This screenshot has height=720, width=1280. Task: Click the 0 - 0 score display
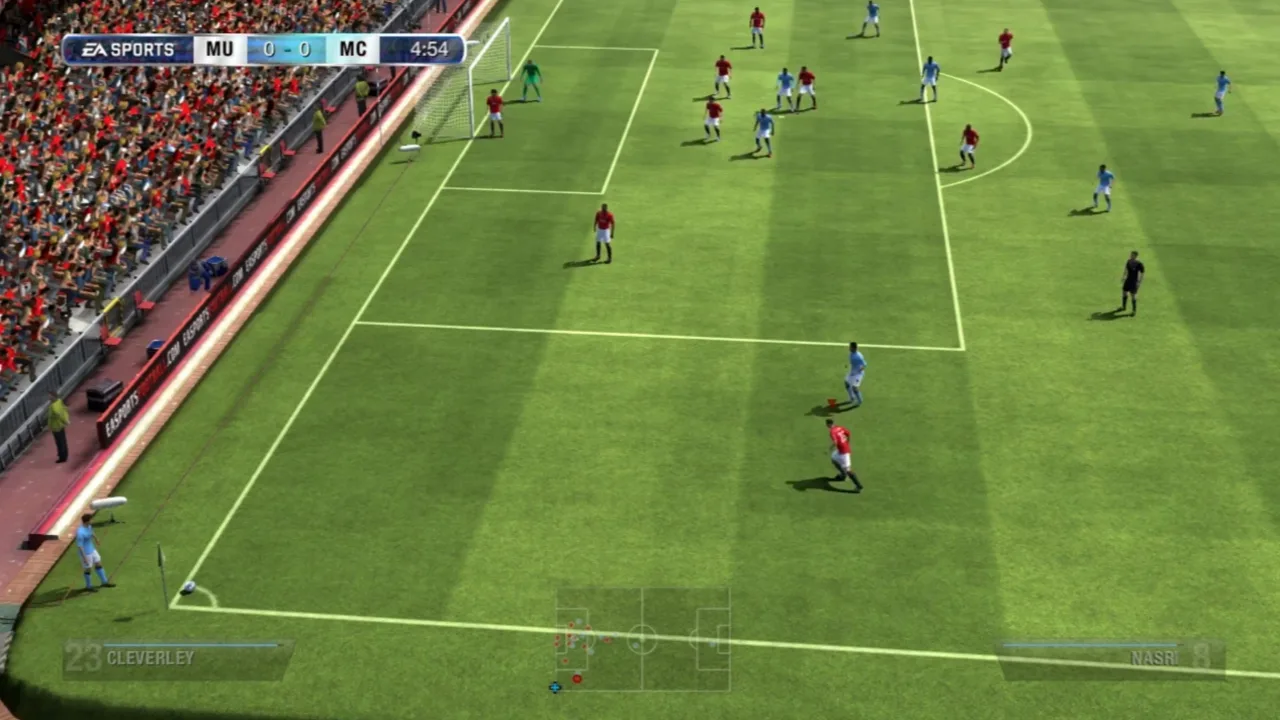(x=284, y=49)
